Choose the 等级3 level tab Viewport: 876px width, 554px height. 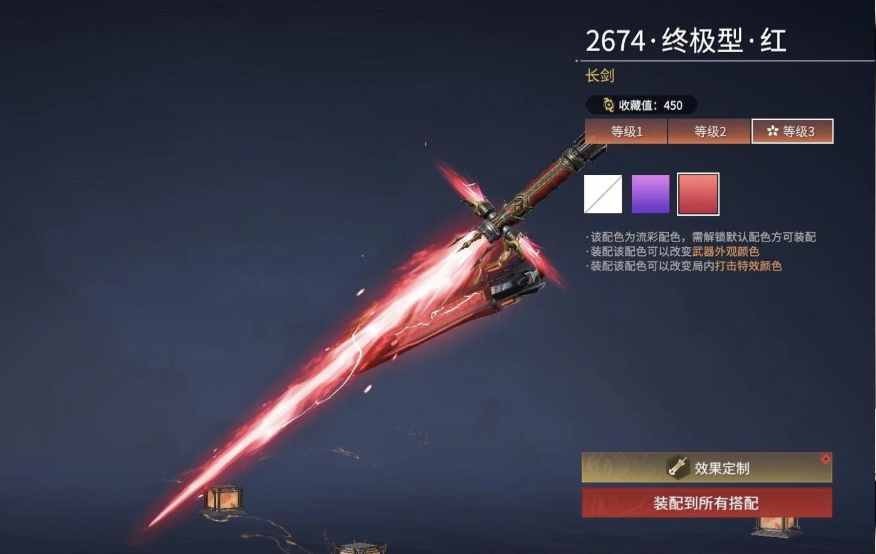pos(792,131)
